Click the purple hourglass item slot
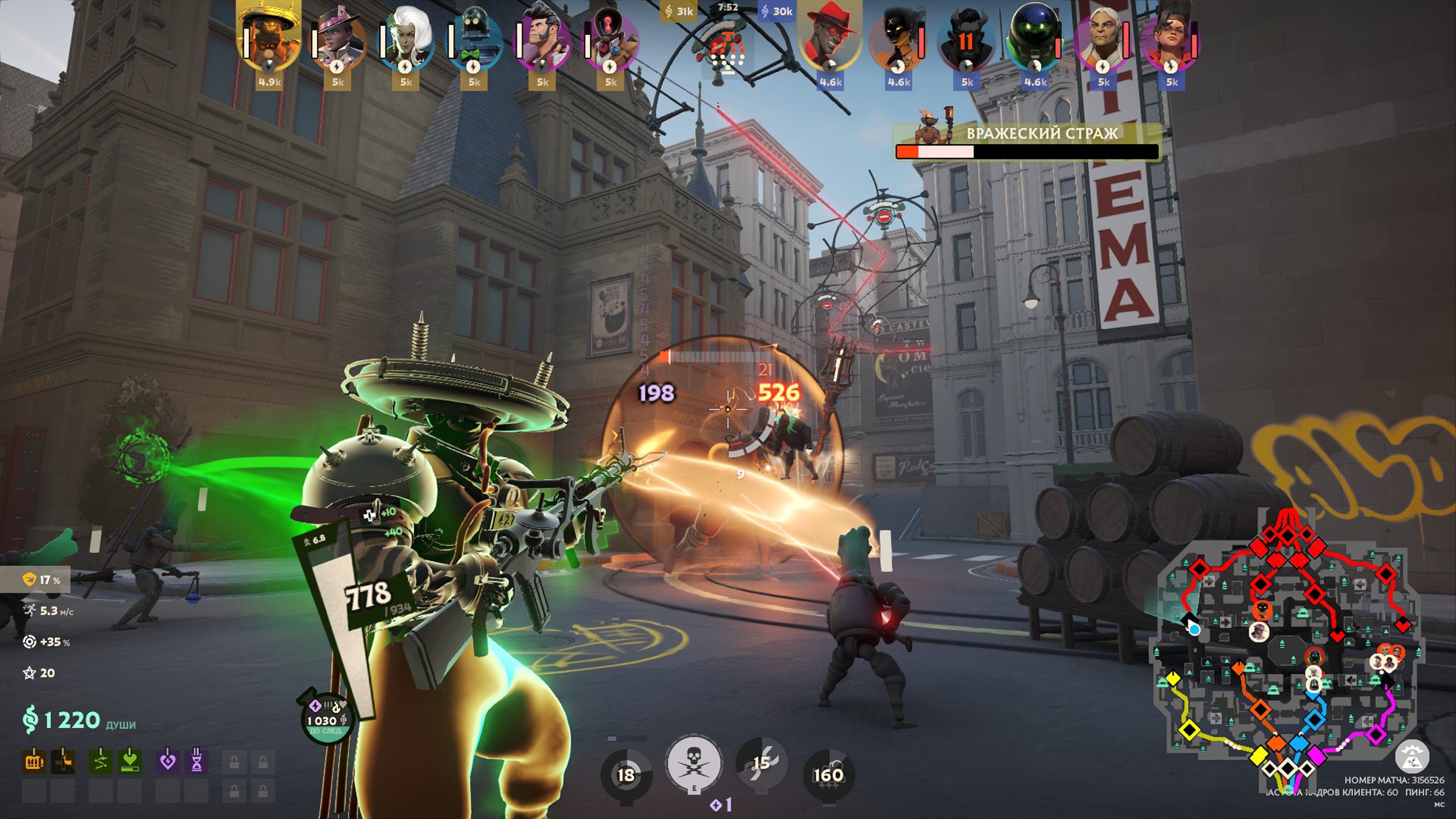 (x=196, y=762)
